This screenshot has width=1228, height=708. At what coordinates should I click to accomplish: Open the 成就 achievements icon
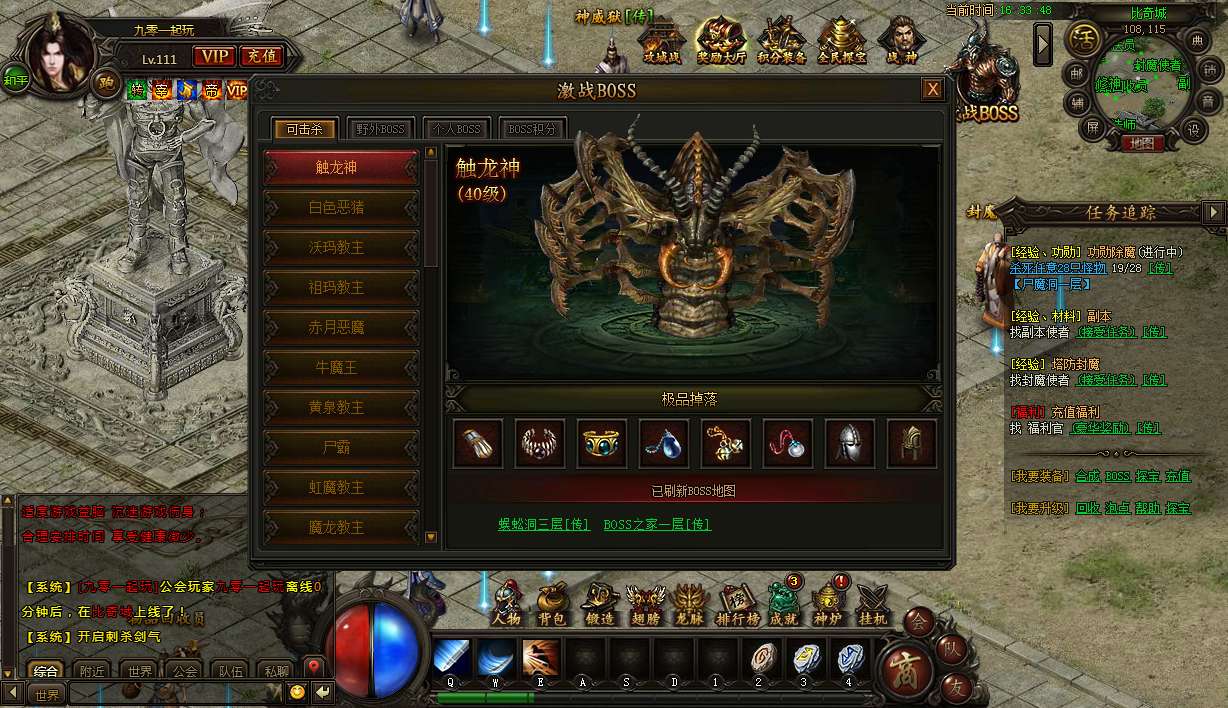[781, 602]
